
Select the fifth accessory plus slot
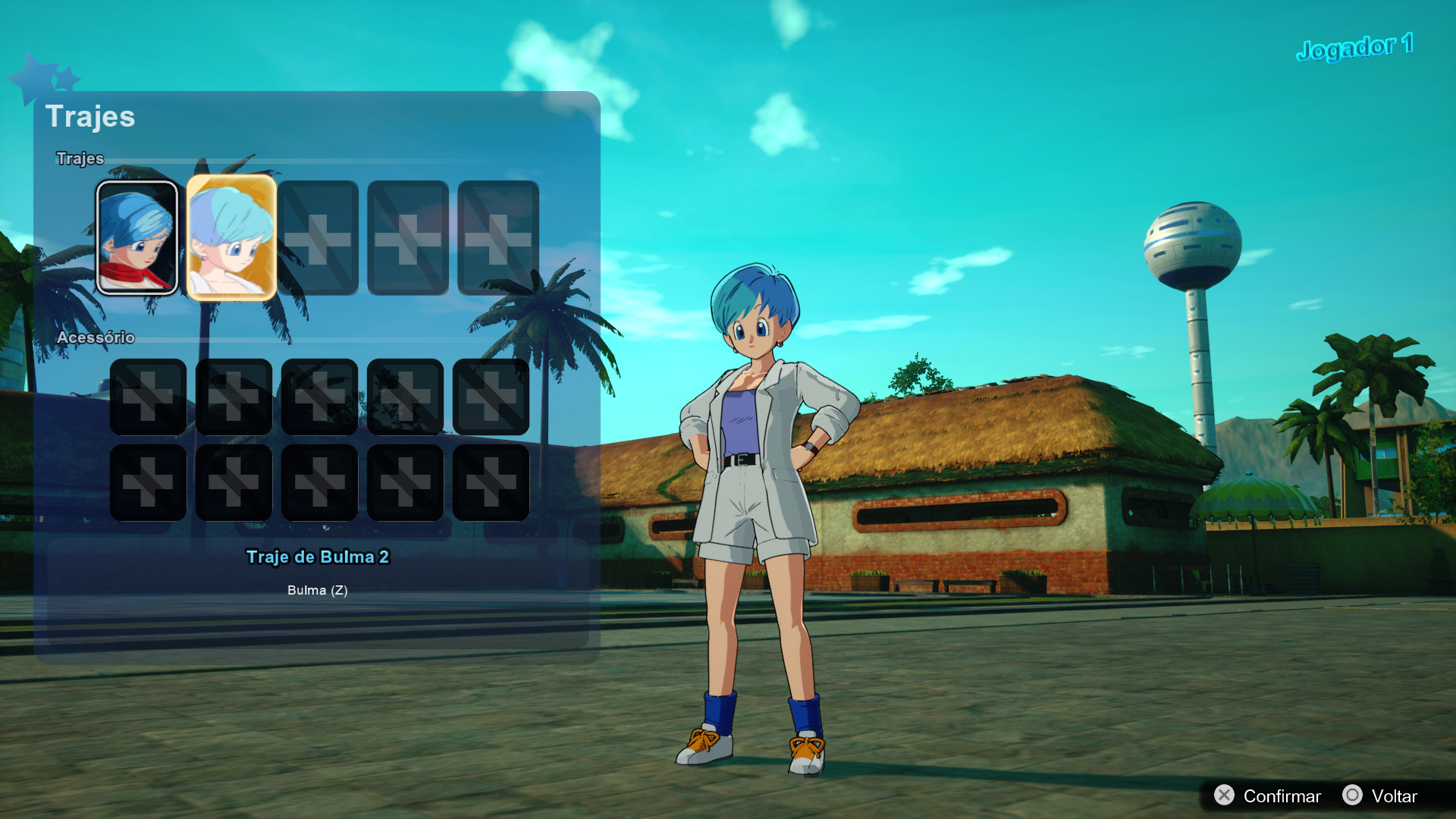(x=491, y=397)
